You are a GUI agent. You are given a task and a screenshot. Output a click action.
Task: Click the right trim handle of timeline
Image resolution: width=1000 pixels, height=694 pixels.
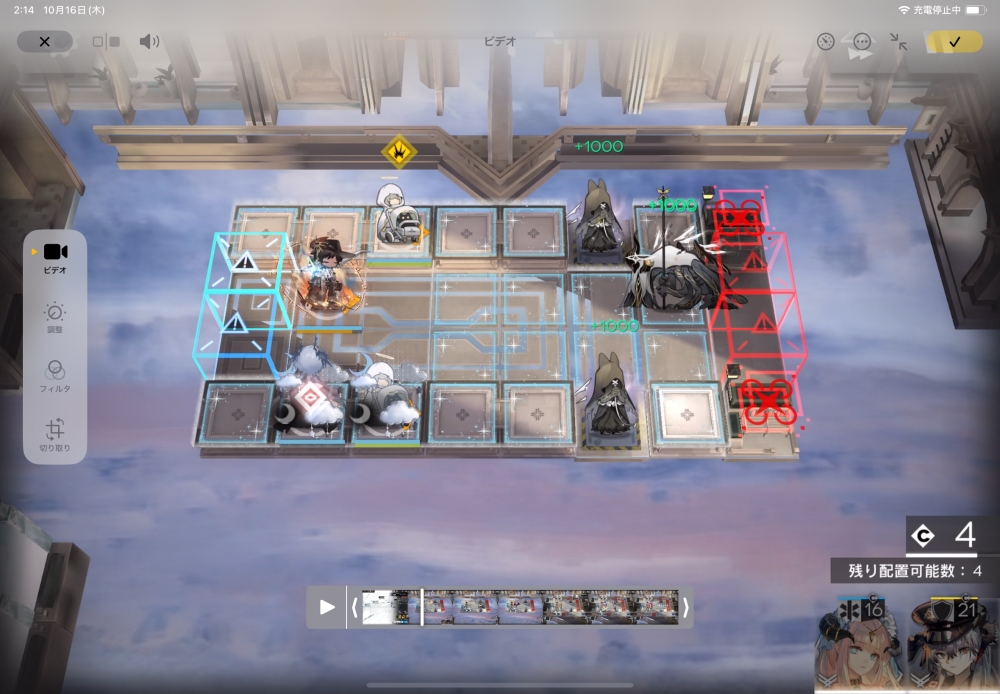[x=685, y=607]
